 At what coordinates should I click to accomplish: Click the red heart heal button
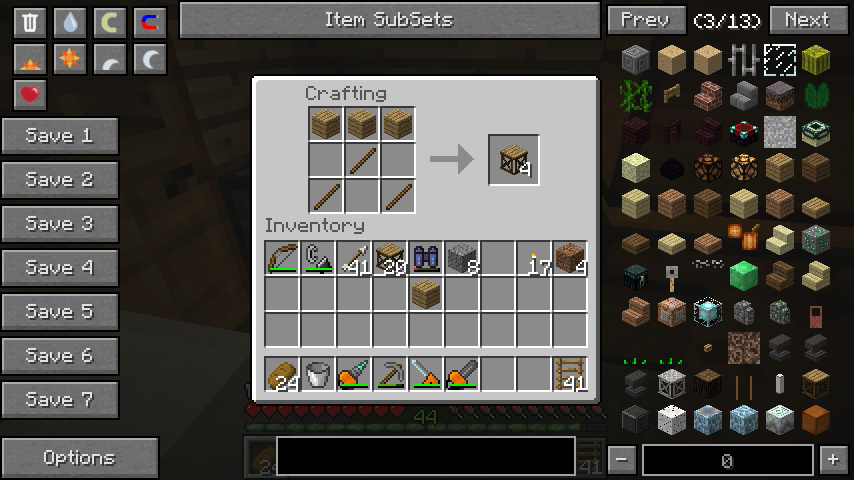point(30,95)
